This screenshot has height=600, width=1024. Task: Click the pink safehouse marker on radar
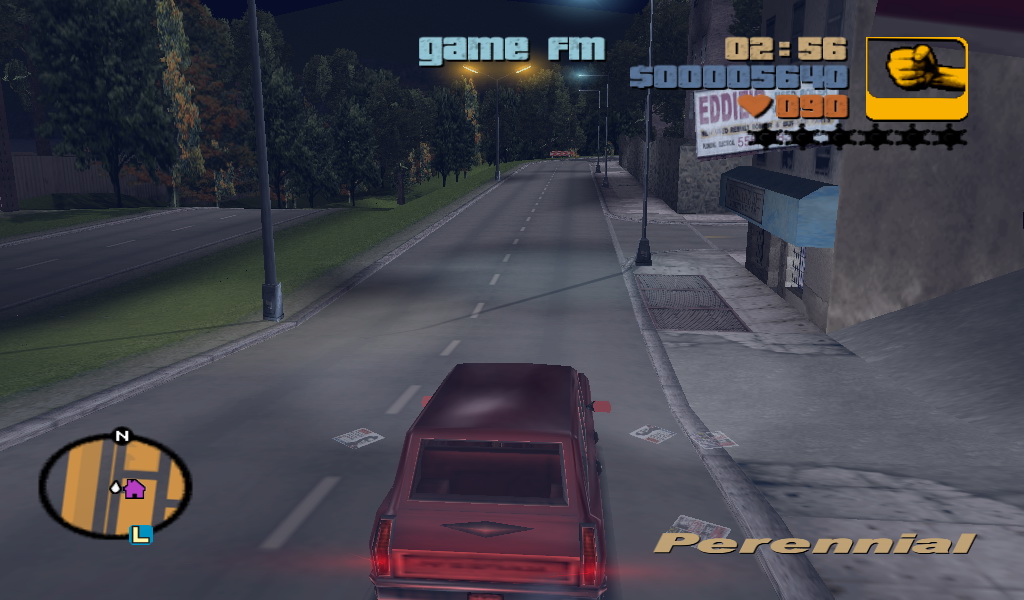click(134, 488)
